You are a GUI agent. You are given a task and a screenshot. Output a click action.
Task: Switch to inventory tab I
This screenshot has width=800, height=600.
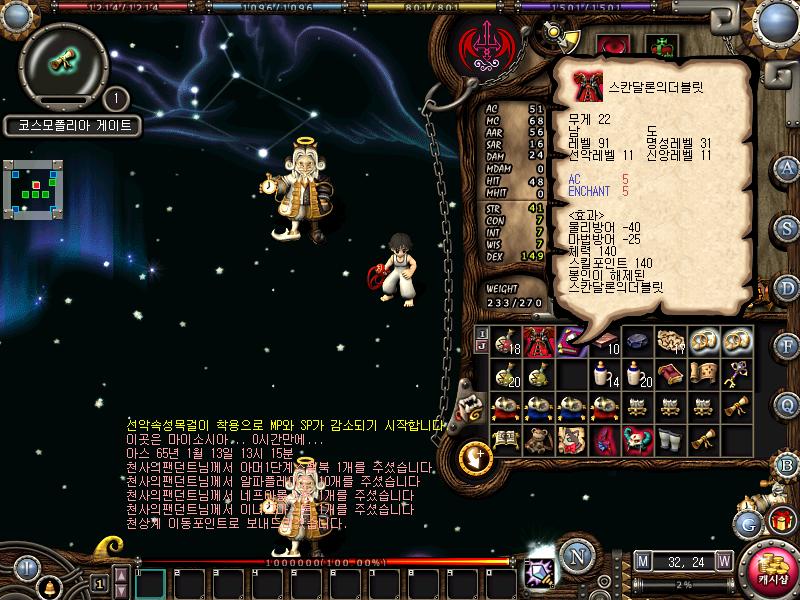click(x=482, y=332)
